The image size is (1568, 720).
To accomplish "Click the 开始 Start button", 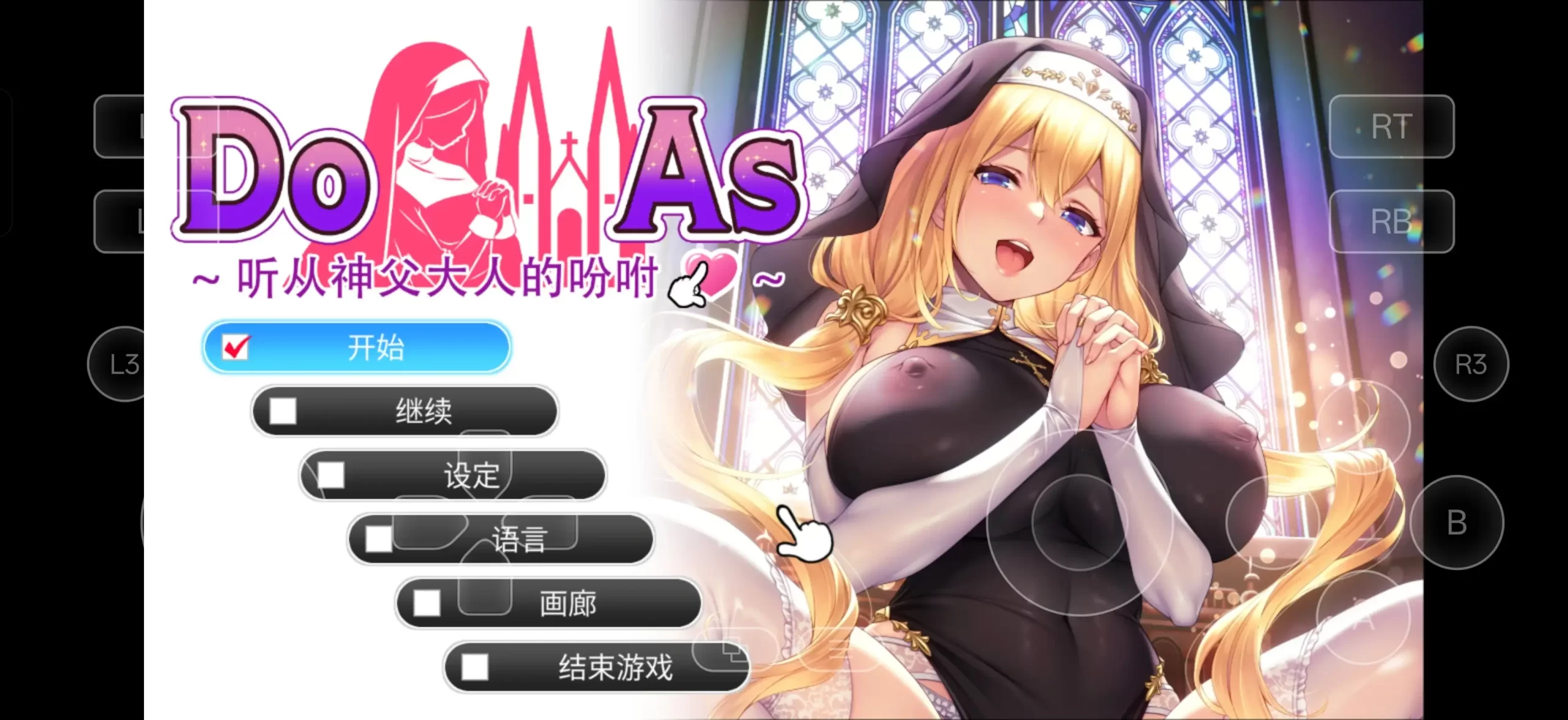I will click(377, 347).
